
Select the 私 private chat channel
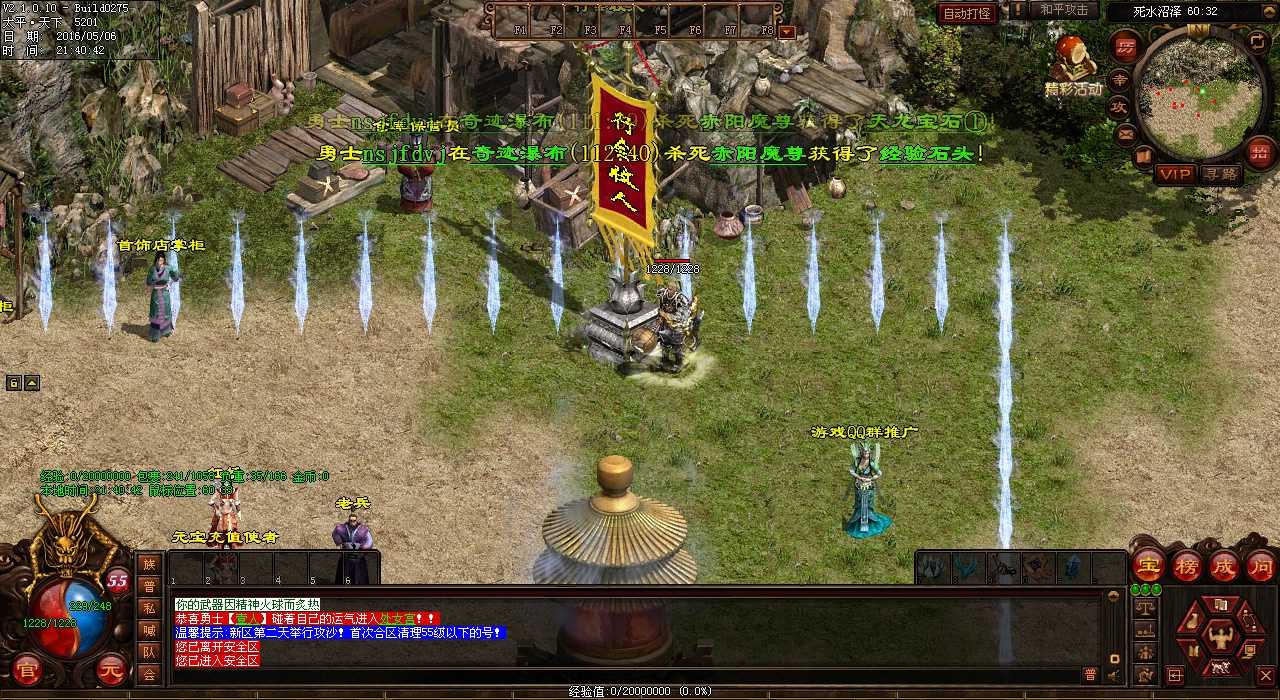point(149,608)
